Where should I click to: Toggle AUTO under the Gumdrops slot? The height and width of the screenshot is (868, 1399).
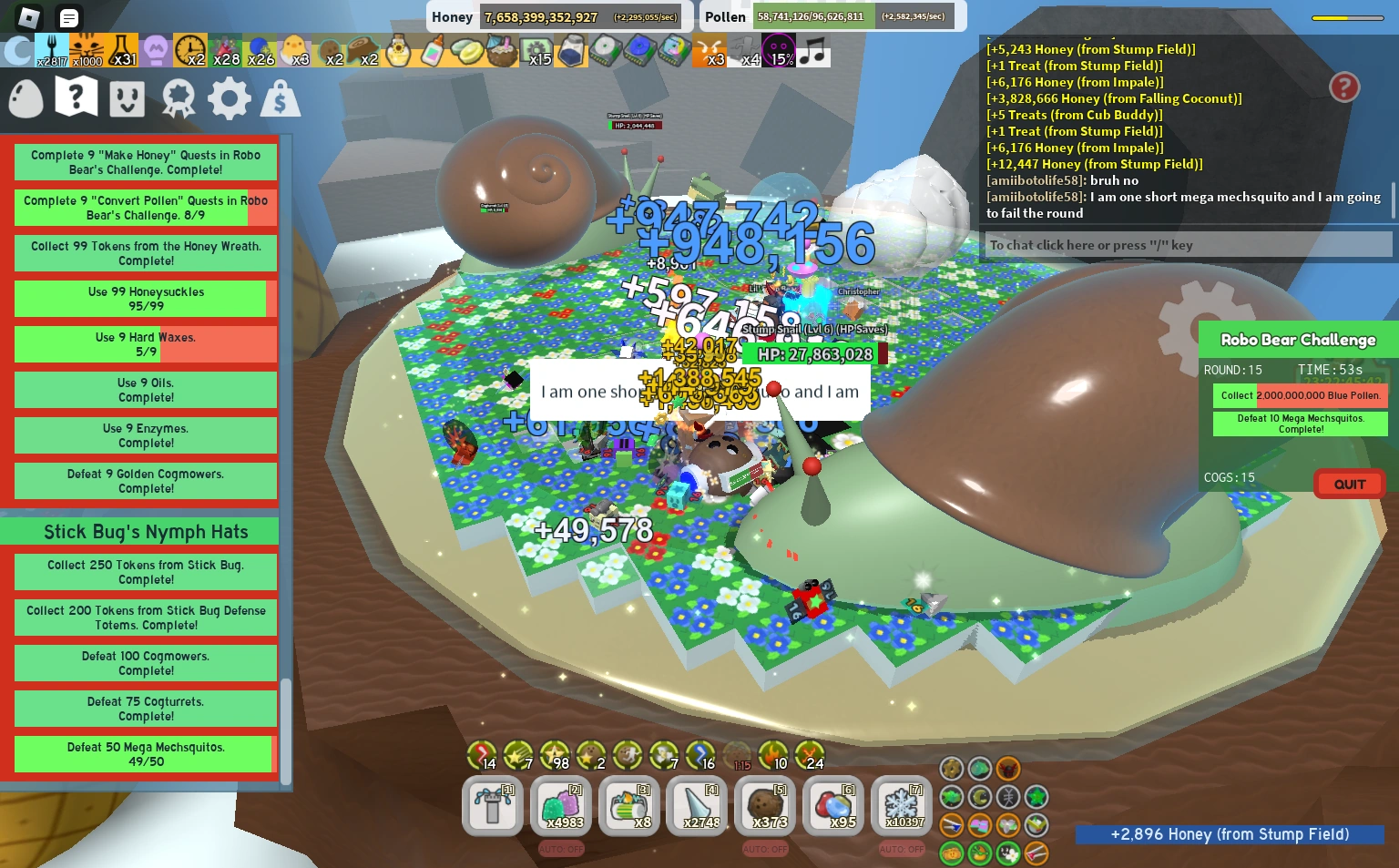[x=560, y=848]
